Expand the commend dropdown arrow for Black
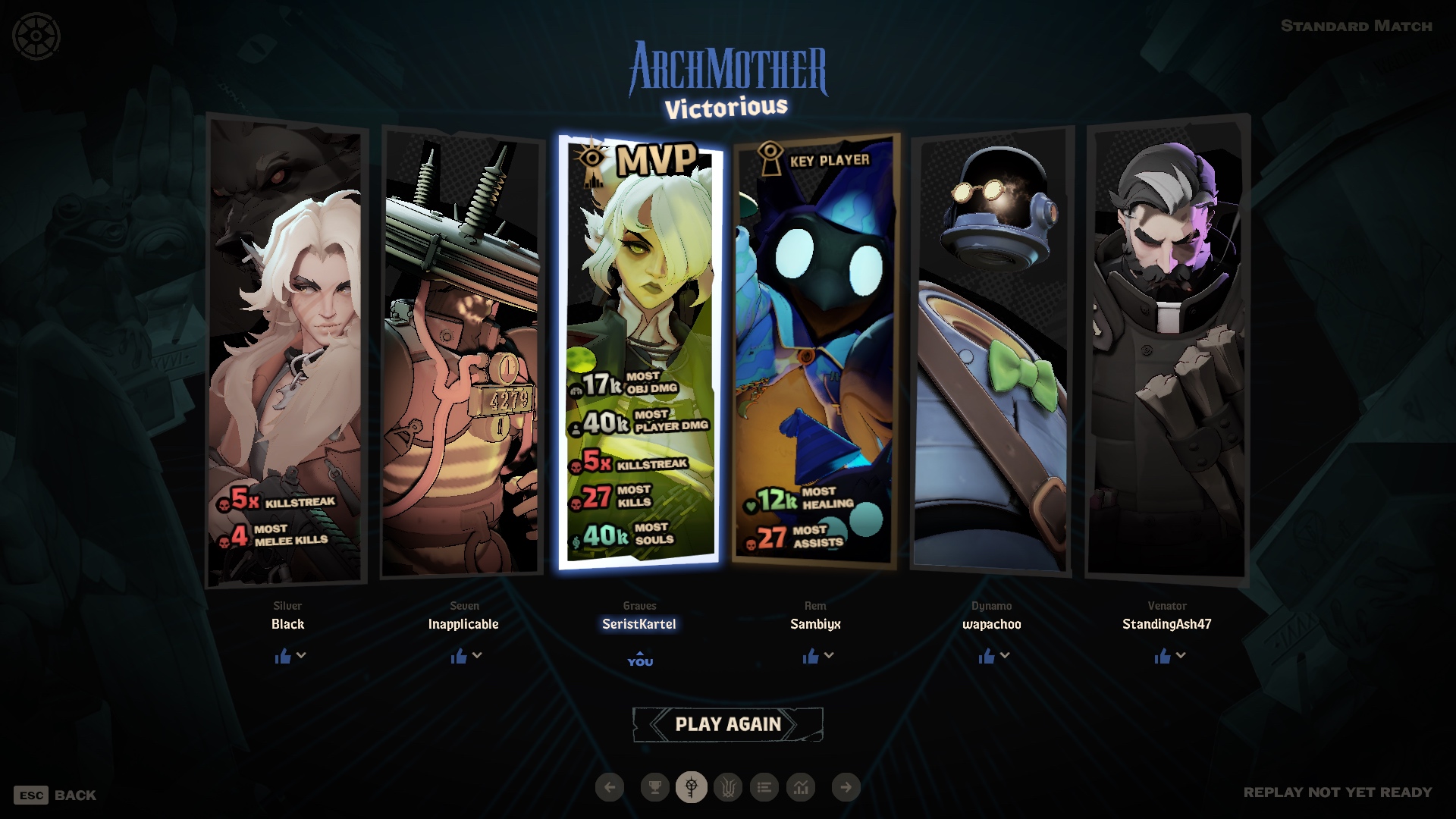The image size is (1456, 819). point(301,655)
